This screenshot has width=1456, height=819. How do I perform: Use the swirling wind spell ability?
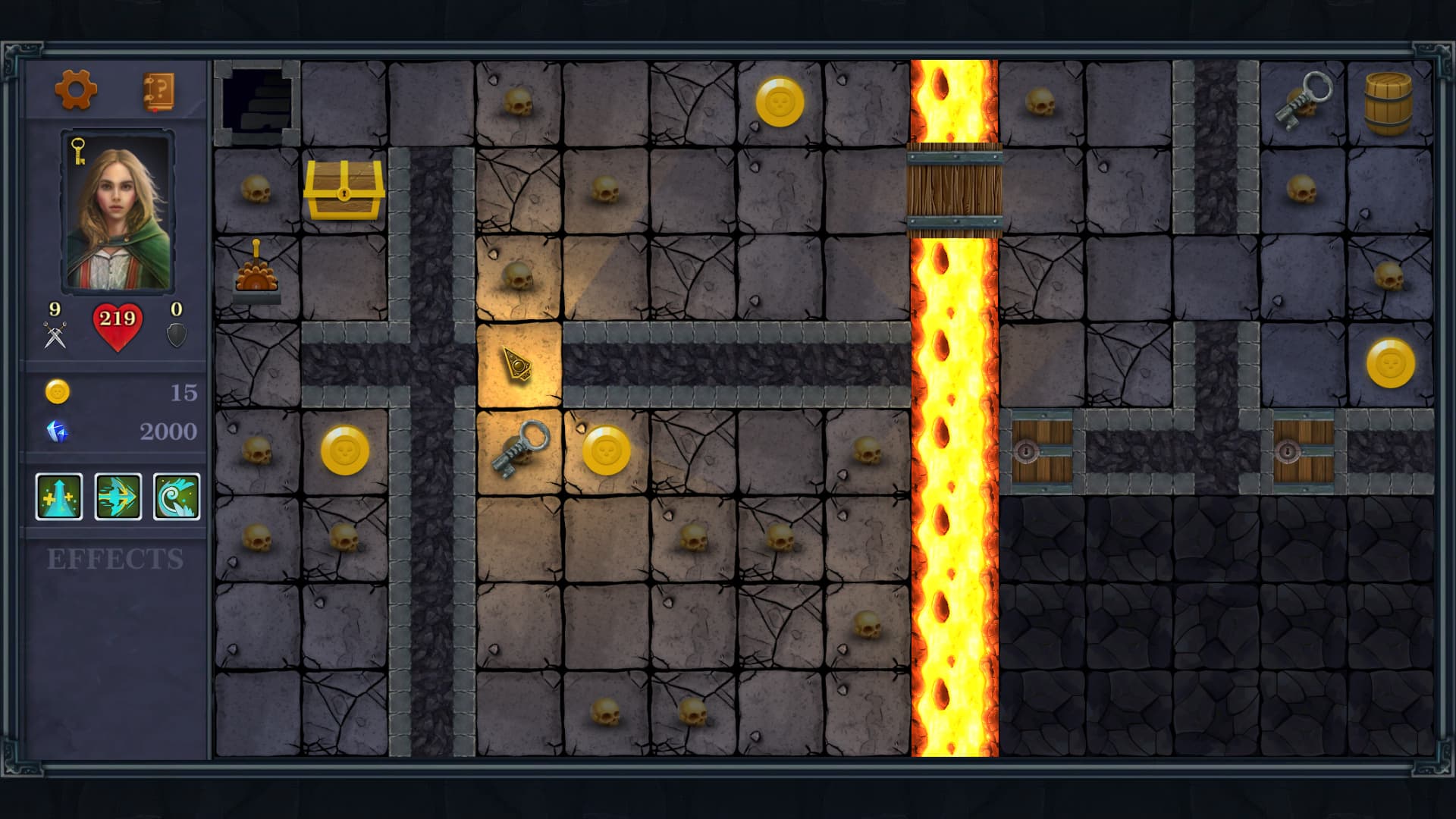click(177, 497)
